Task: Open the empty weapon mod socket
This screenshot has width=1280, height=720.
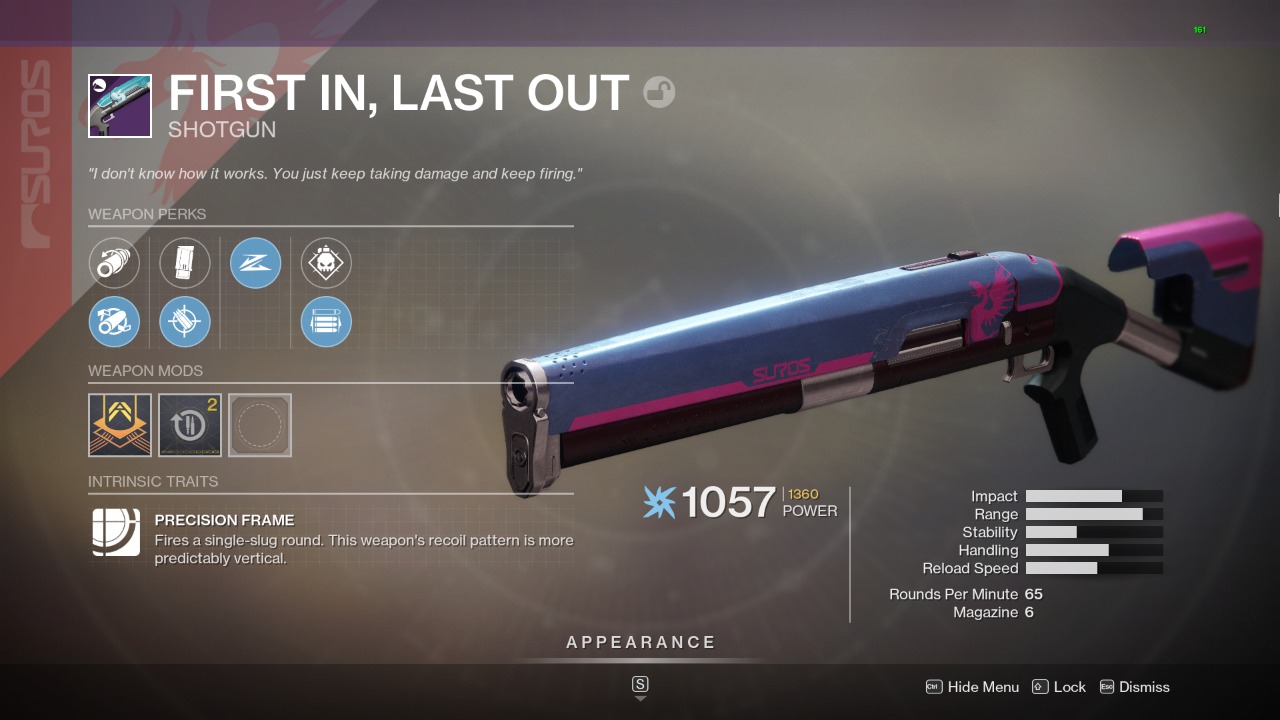Action: (x=260, y=425)
